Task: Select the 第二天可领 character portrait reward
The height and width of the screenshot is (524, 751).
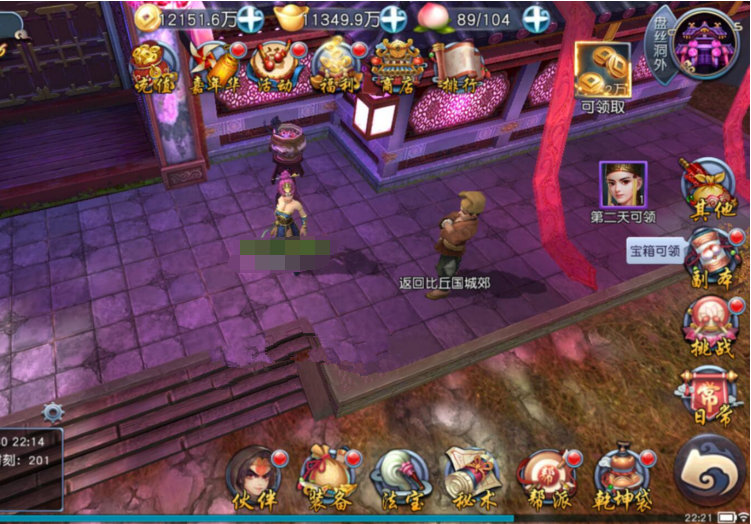Action: [x=623, y=184]
